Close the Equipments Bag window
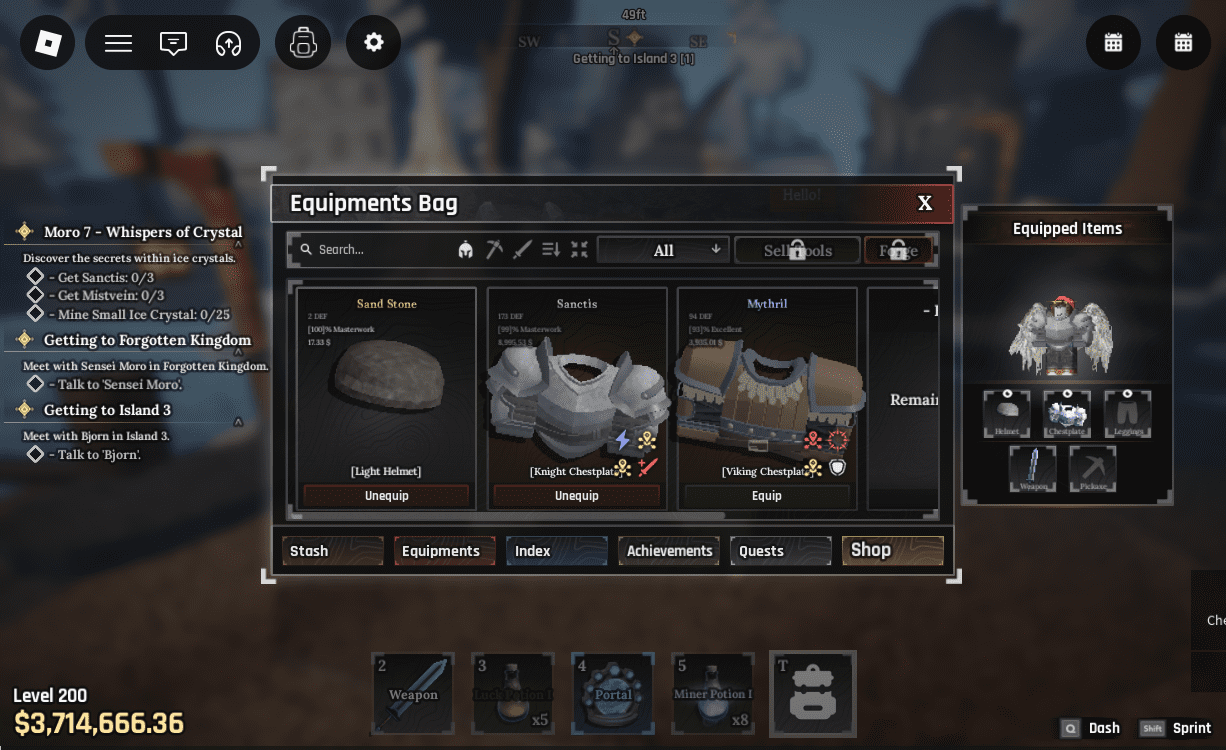This screenshot has height=750, width=1226. tap(925, 203)
